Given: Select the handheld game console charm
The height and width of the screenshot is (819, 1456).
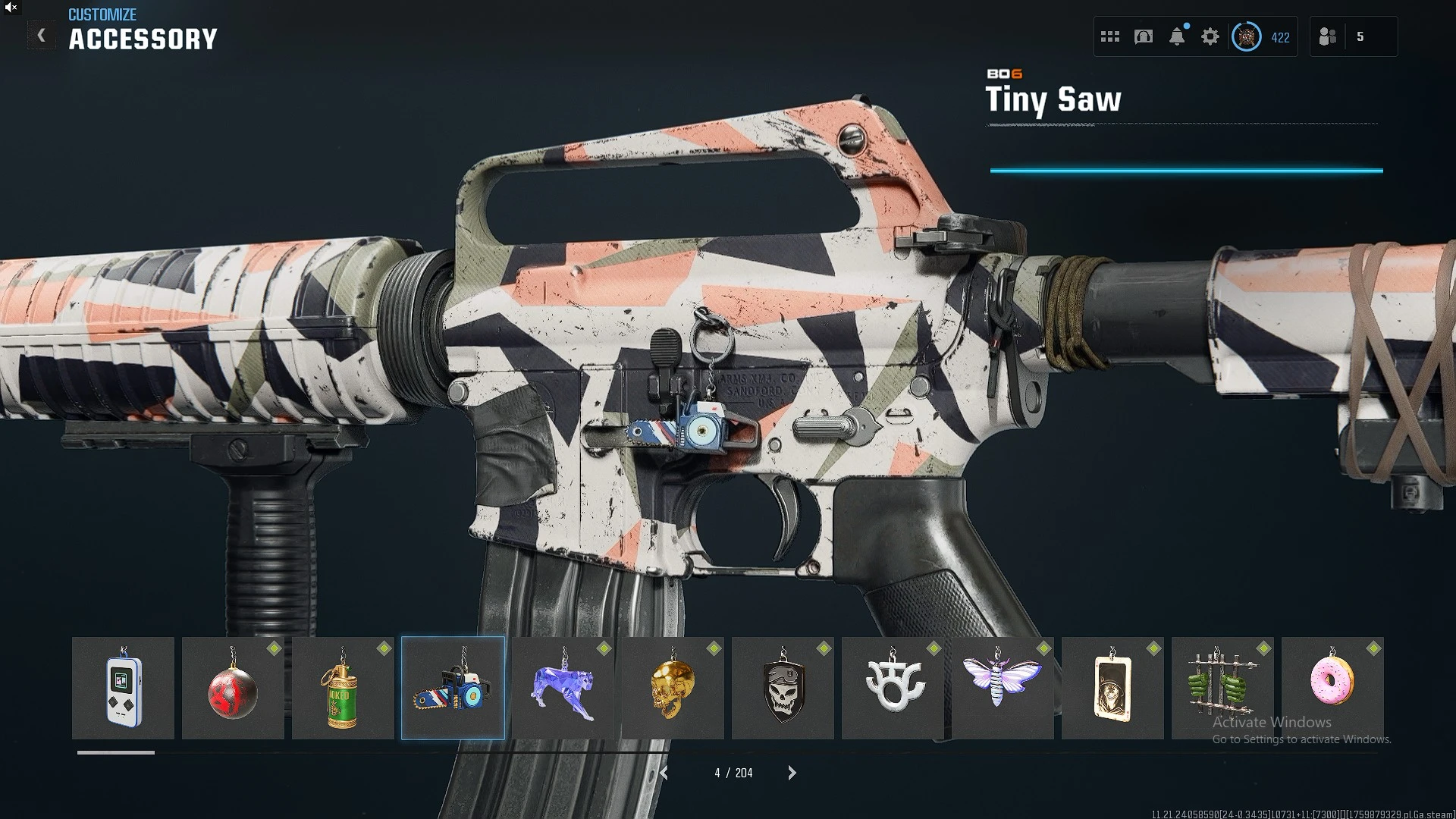Looking at the screenshot, I should coord(123,688).
